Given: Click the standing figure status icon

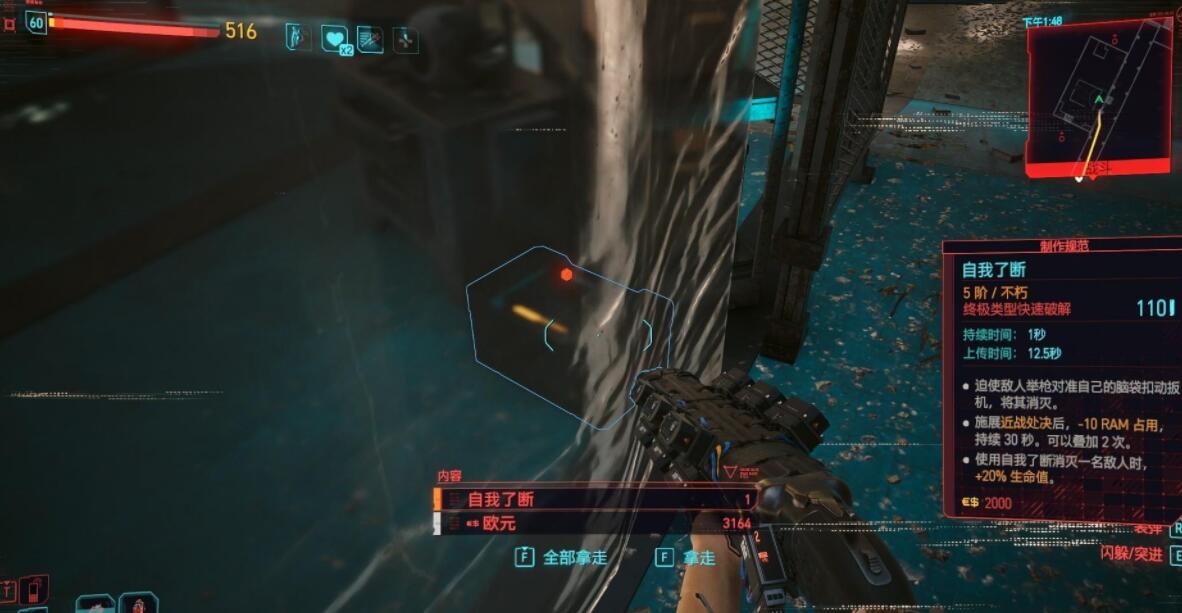Looking at the screenshot, I should [x=299, y=37].
